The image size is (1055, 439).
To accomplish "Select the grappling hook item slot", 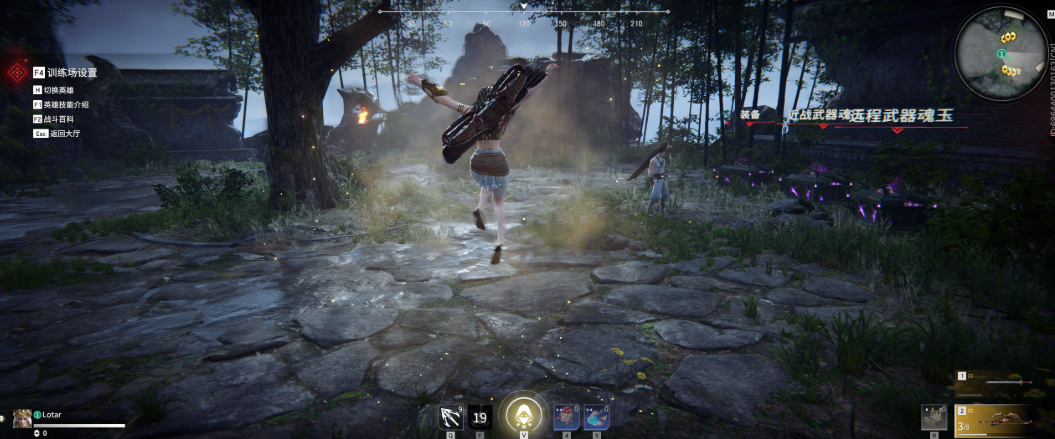I will [x=450, y=416].
